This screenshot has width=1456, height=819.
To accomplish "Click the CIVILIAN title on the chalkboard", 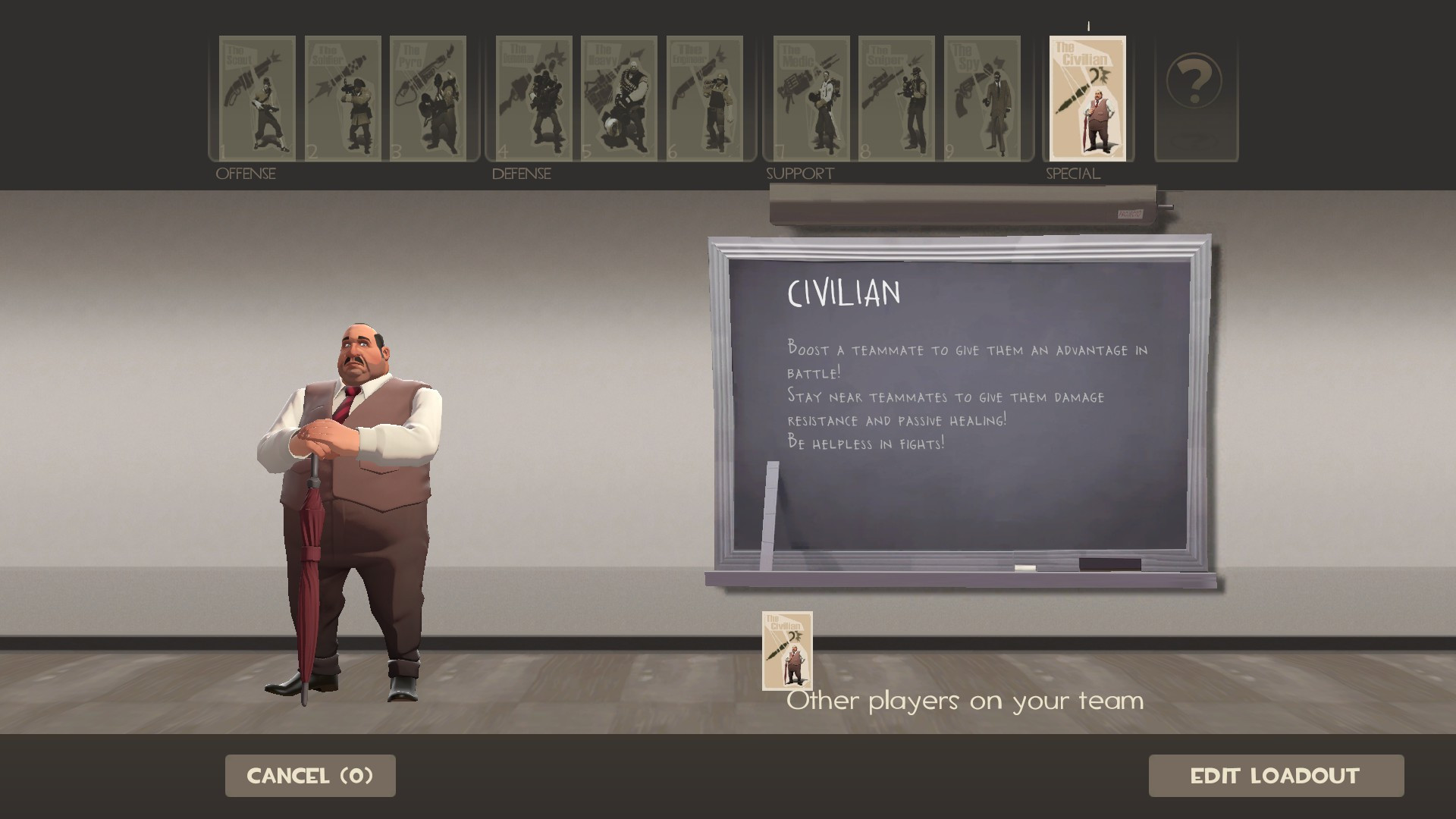I will (x=843, y=291).
